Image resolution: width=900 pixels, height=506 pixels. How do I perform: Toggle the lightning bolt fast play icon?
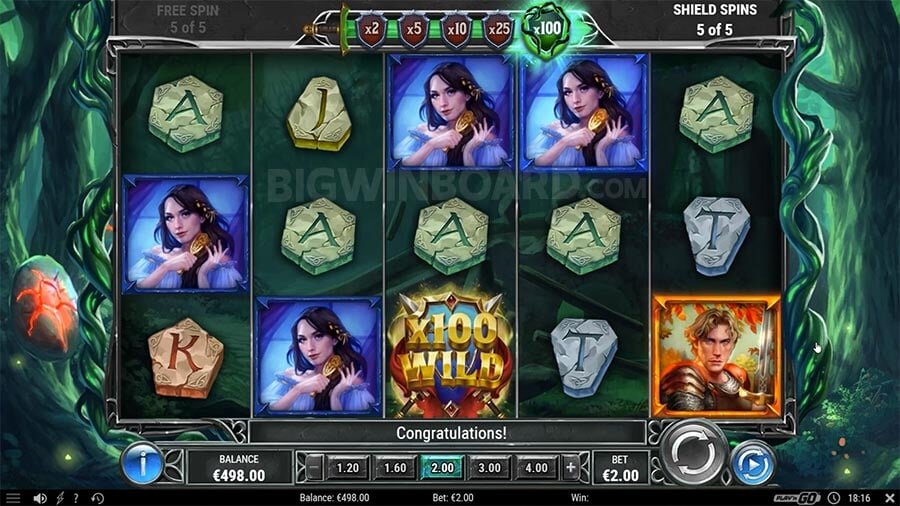click(x=59, y=498)
